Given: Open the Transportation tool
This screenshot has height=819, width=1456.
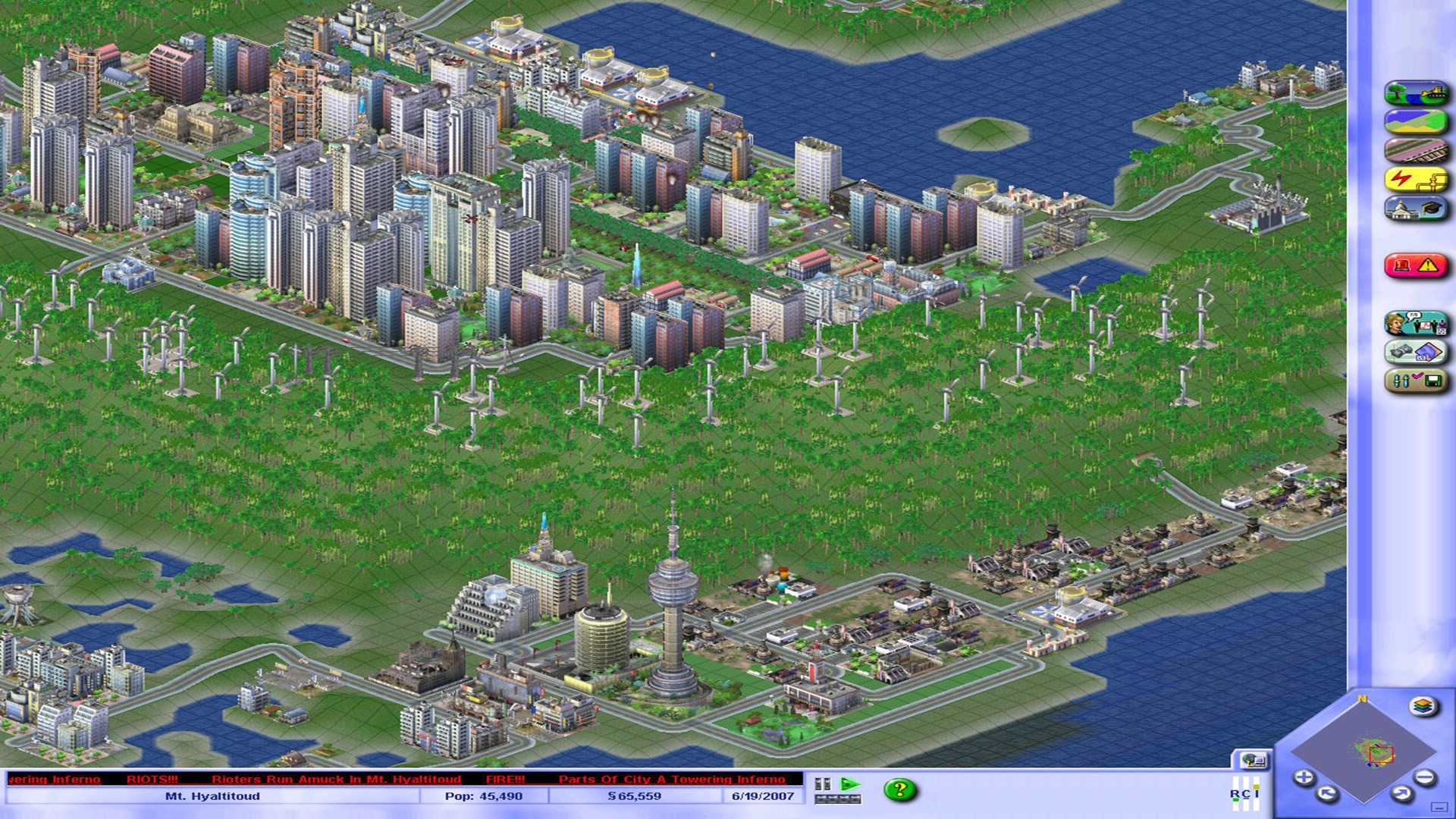Looking at the screenshot, I should click(x=1417, y=150).
